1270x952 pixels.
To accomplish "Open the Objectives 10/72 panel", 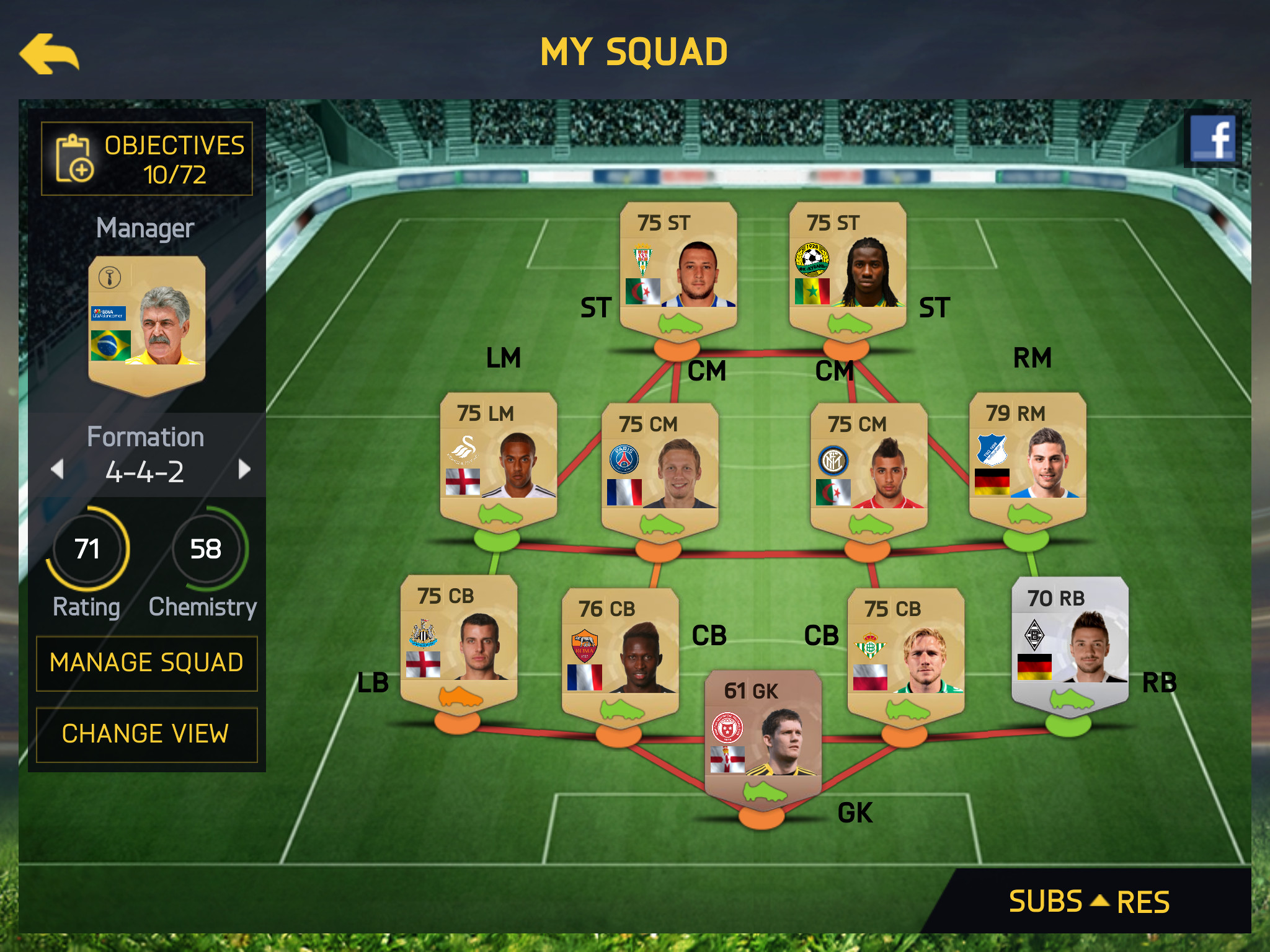I will (x=147, y=159).
